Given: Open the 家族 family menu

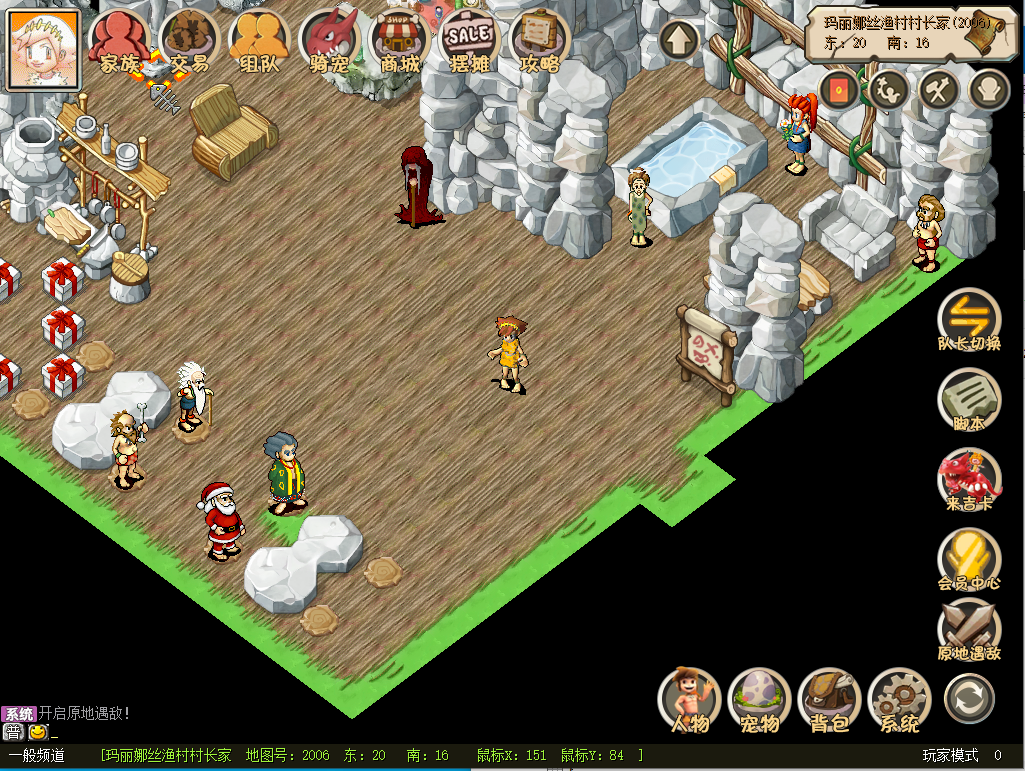Looking at the screenshot, I should click(120, 40).
